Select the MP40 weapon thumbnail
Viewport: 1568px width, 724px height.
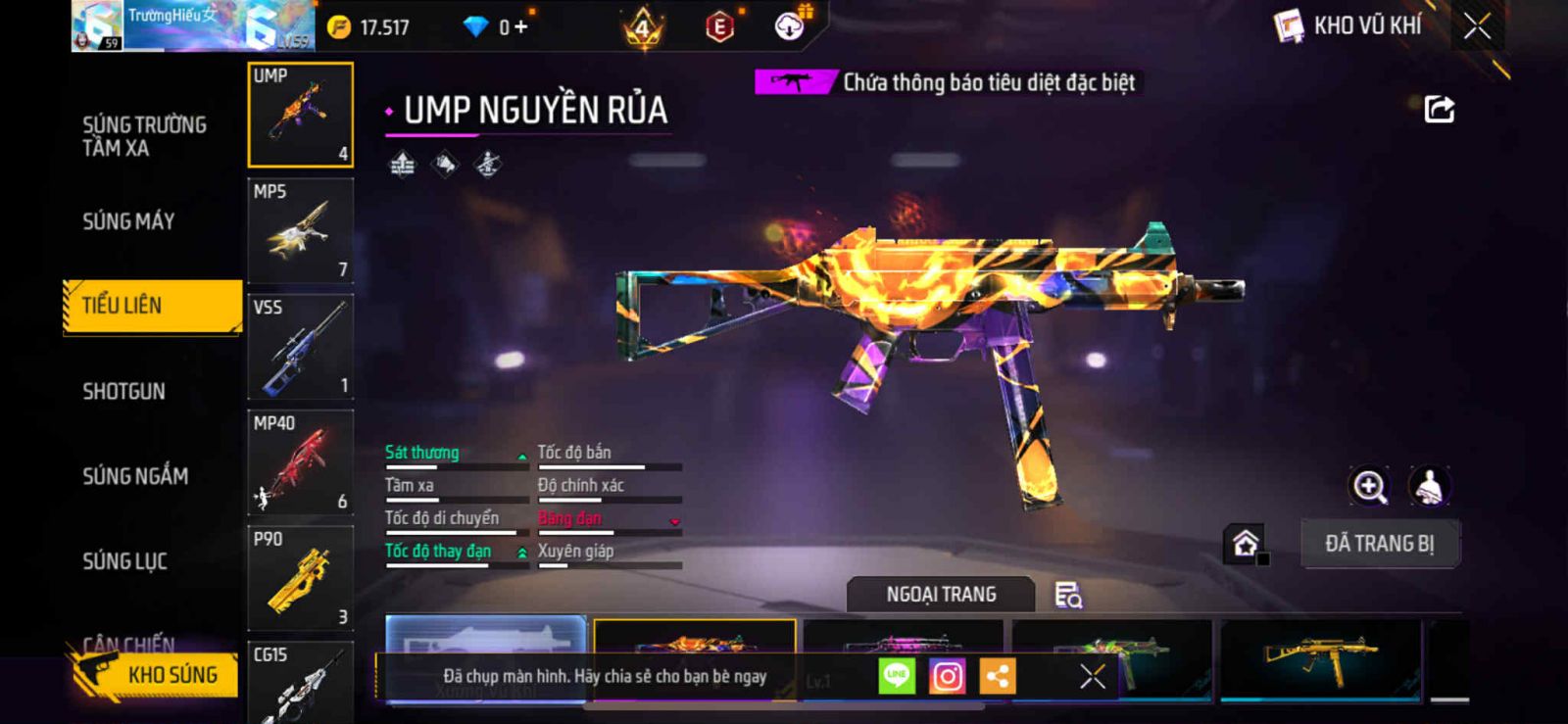(x=300, y=462)
